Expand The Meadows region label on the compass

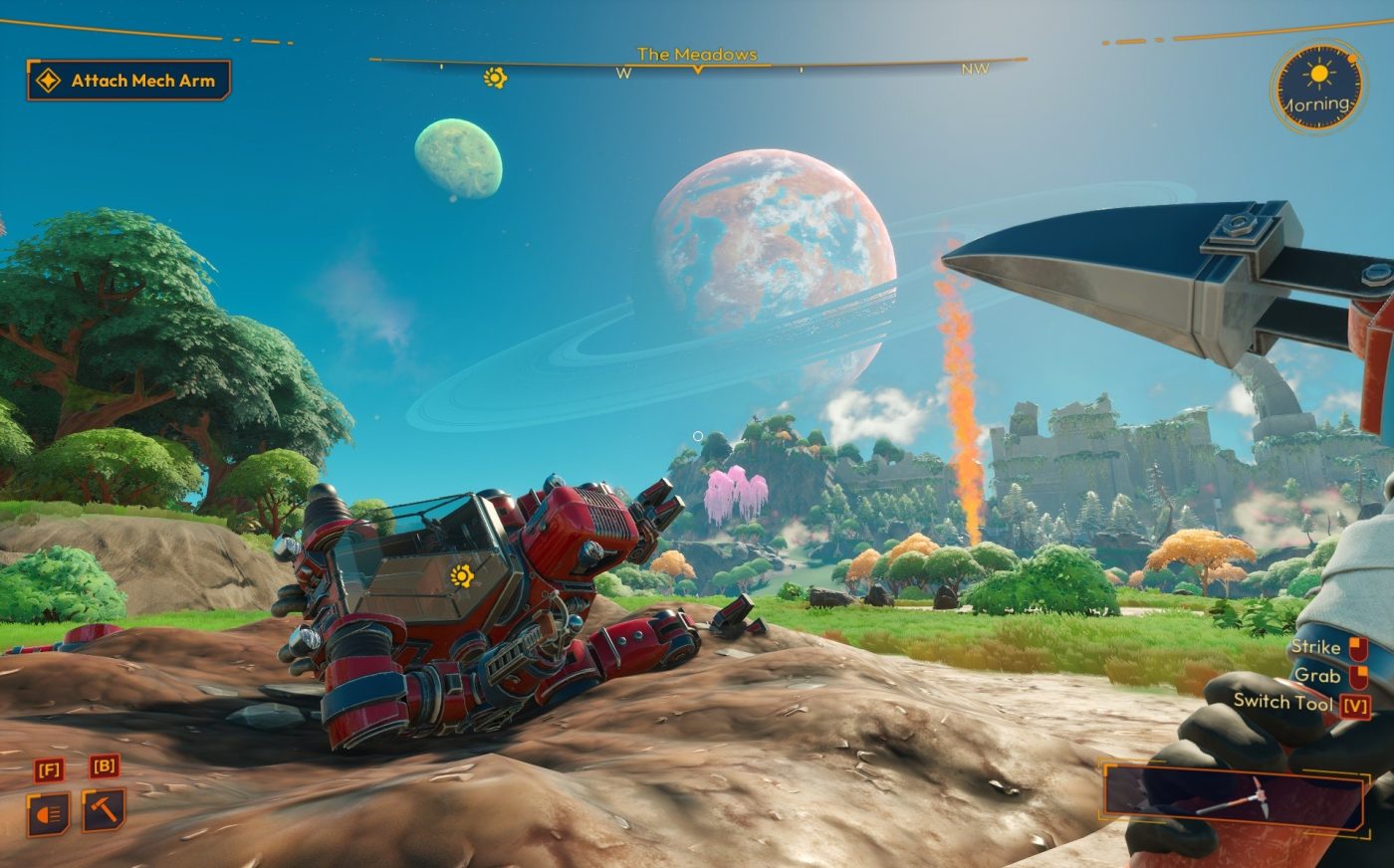tap(699, 56)
